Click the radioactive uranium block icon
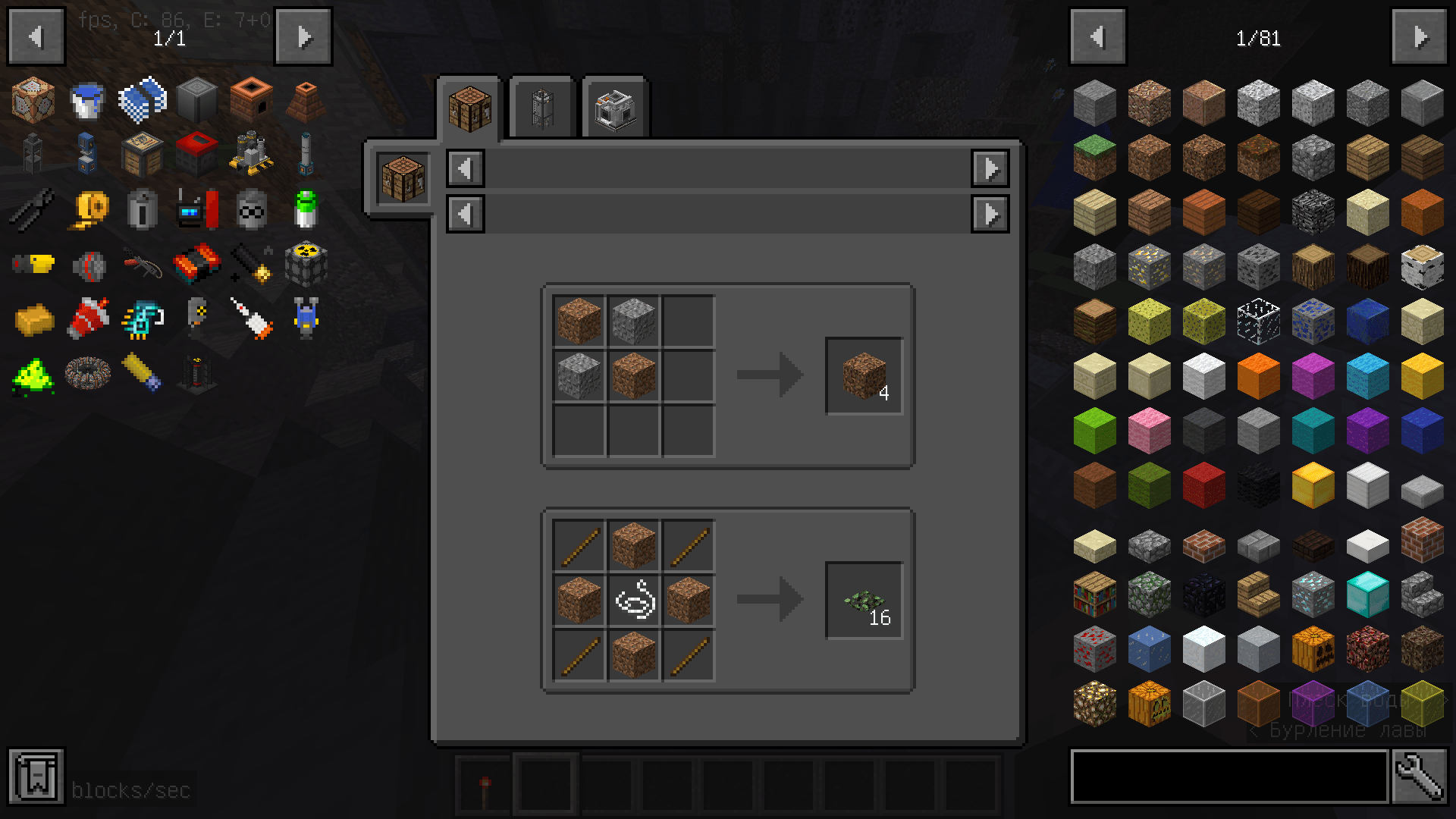The width and height of the screenshot is (1456, 819). click(x=305, y=265)
